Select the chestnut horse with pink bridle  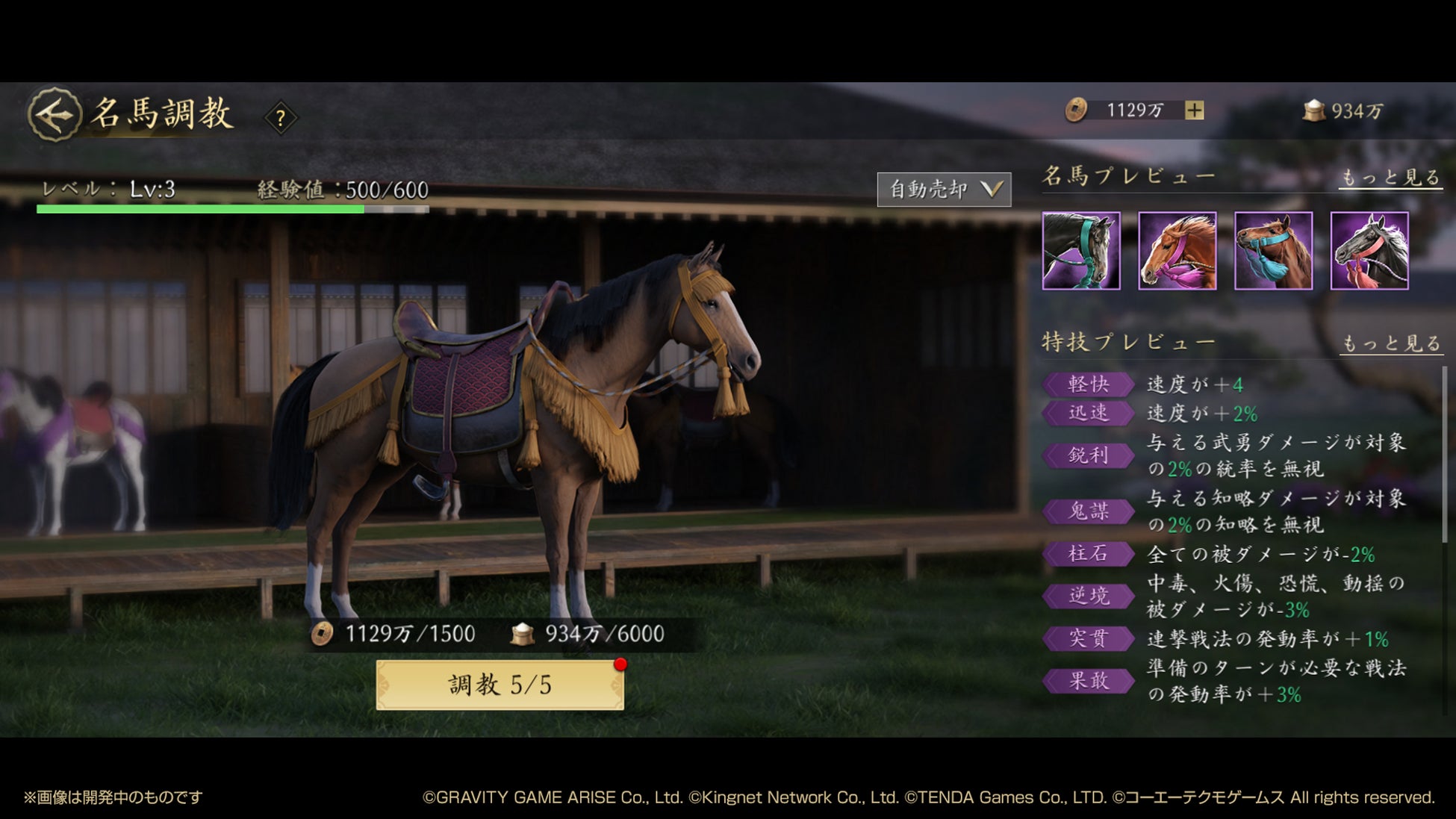(x=1177, y=251)
